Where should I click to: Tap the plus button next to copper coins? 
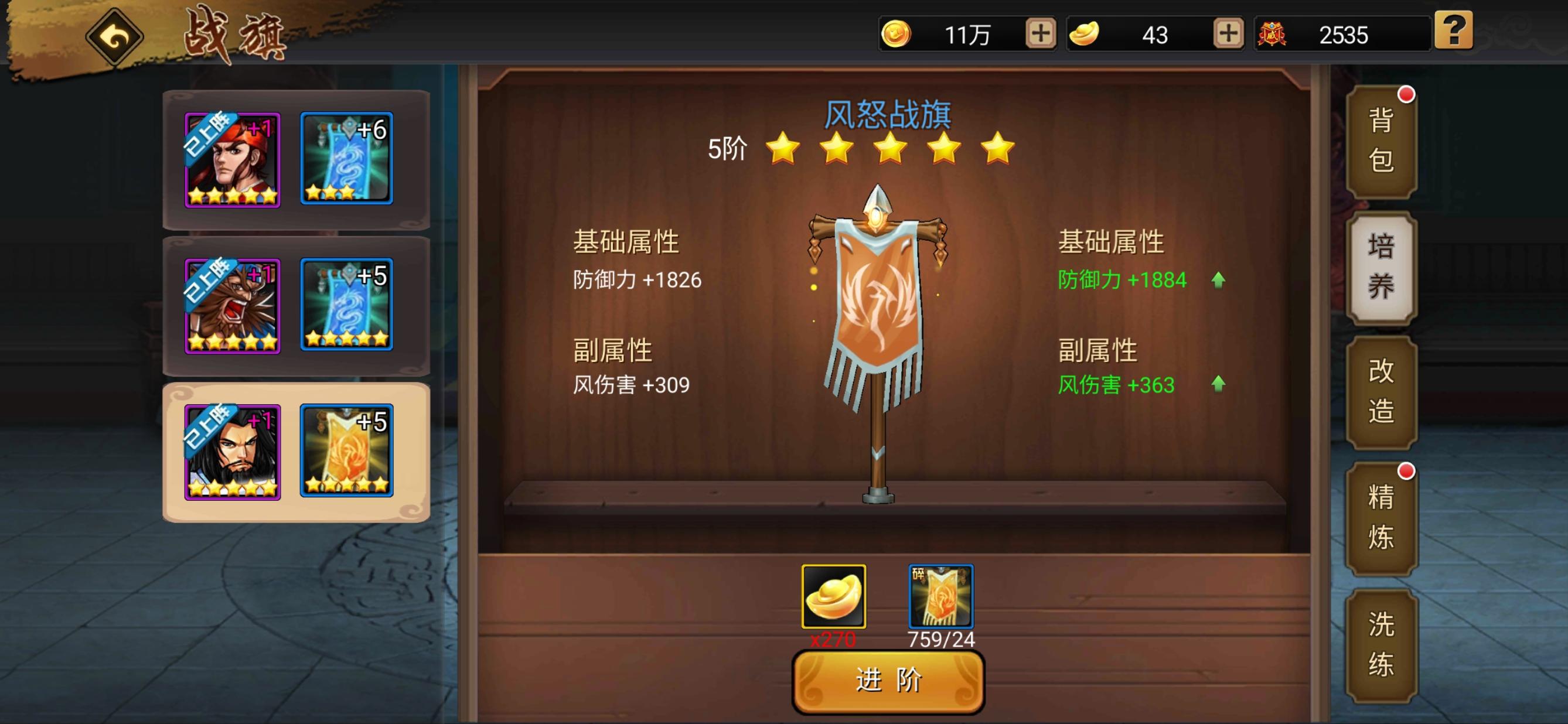[1039, 35]
